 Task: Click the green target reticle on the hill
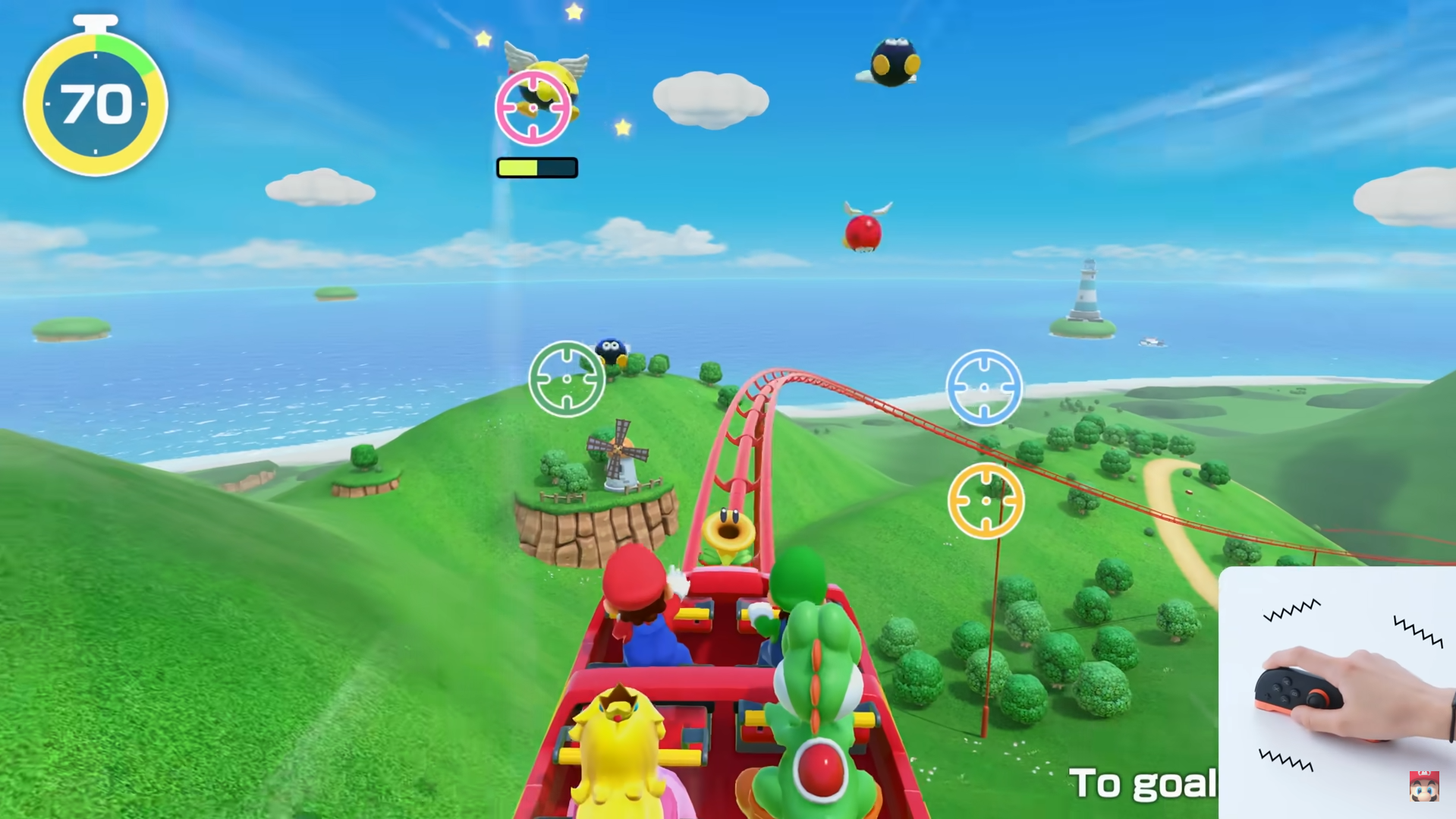[568, 378]
